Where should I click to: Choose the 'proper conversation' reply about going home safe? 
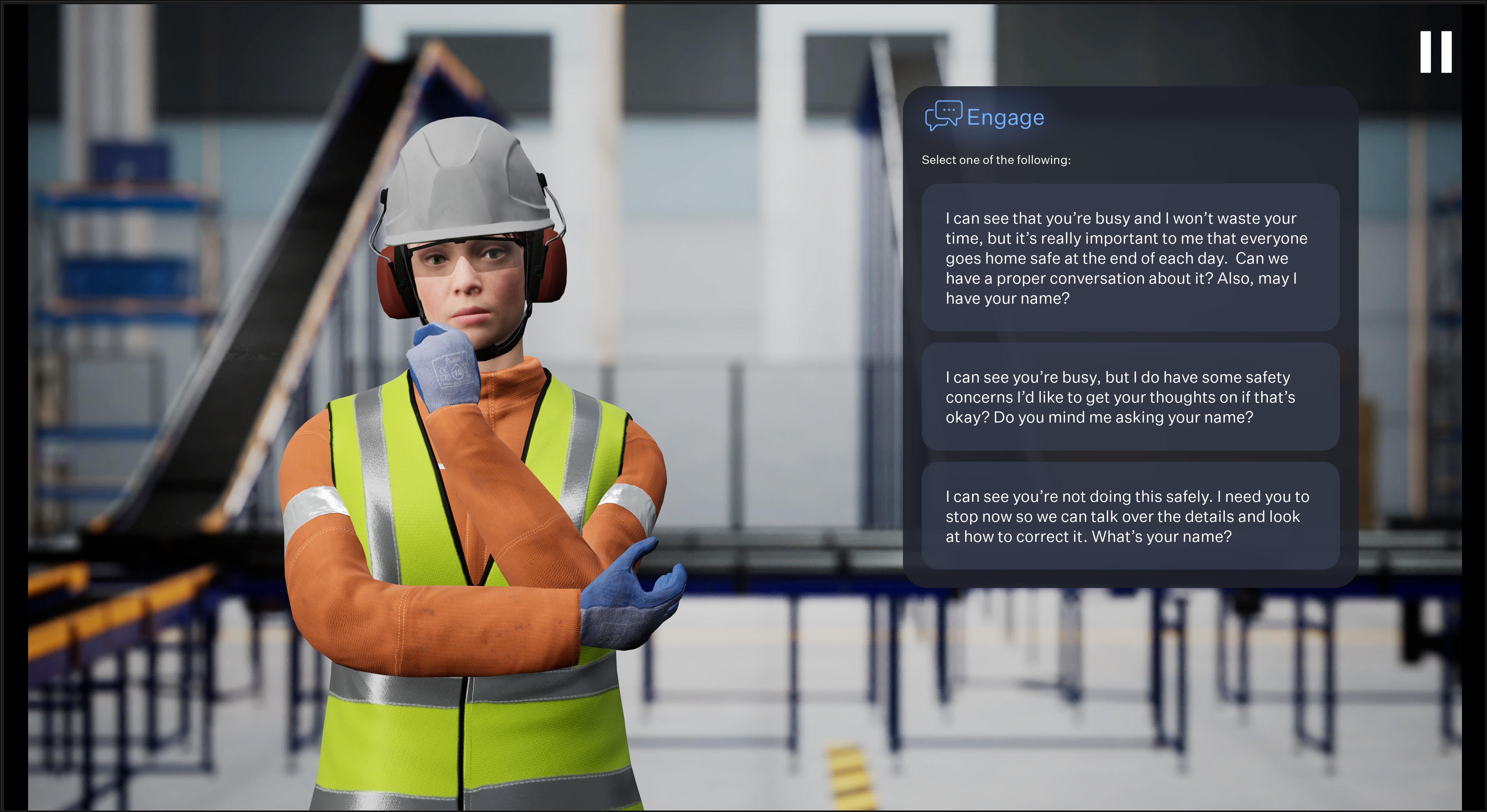pyautogui.click(x=1130, y=258)
